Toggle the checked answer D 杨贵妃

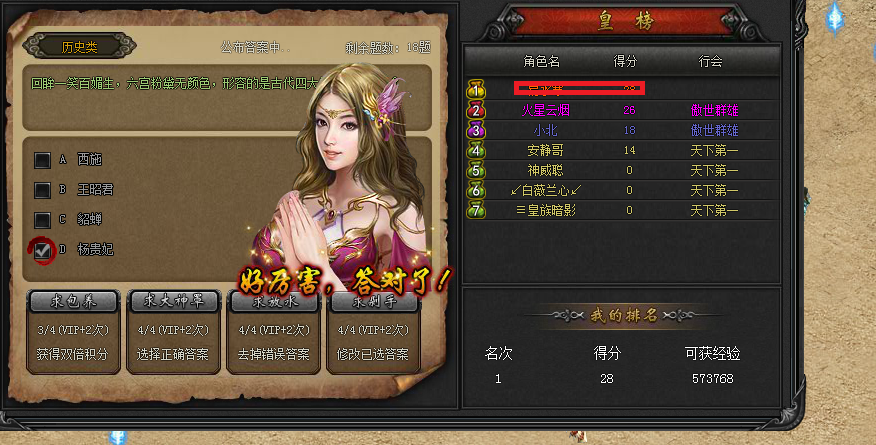(x=43, y=250)
